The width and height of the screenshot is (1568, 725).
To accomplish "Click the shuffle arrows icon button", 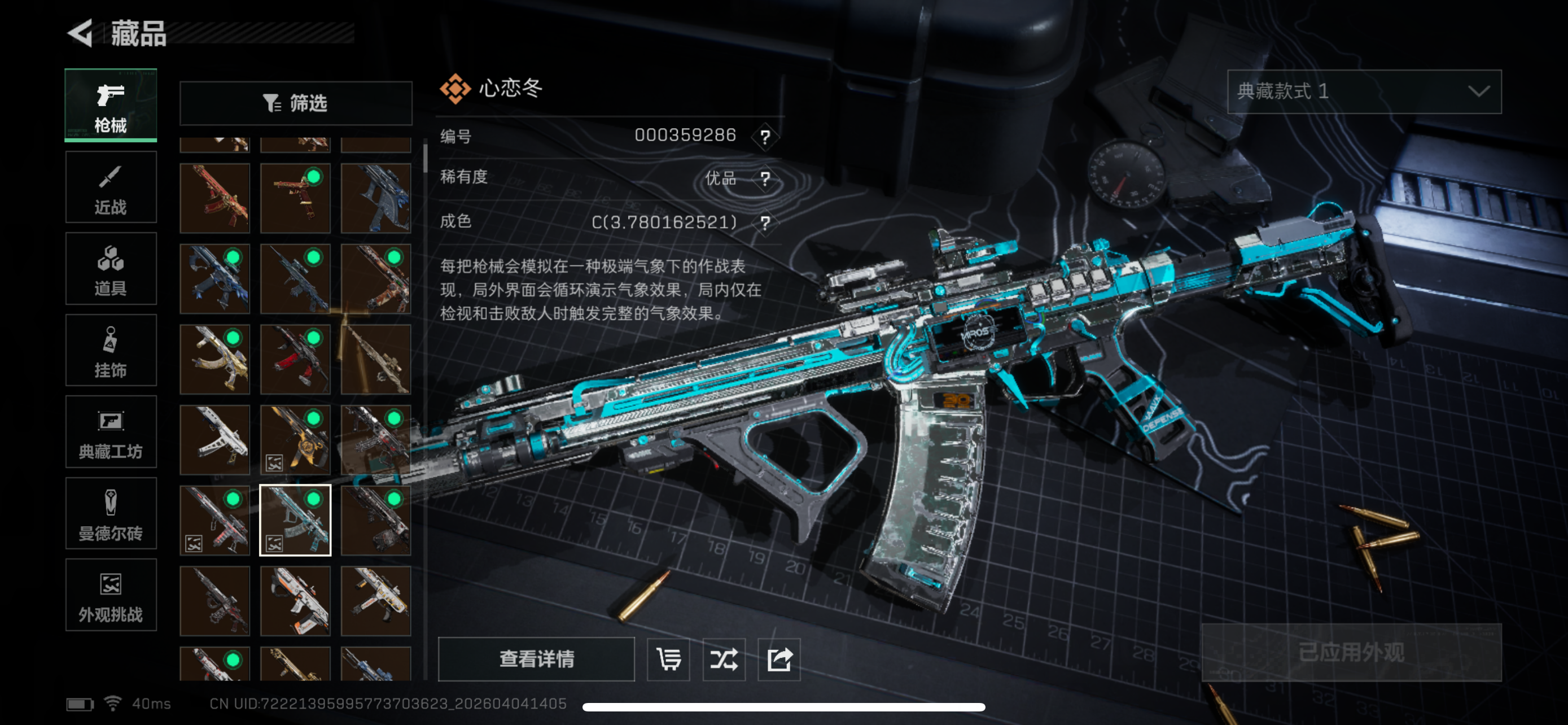I will click(x=724, y=658).
